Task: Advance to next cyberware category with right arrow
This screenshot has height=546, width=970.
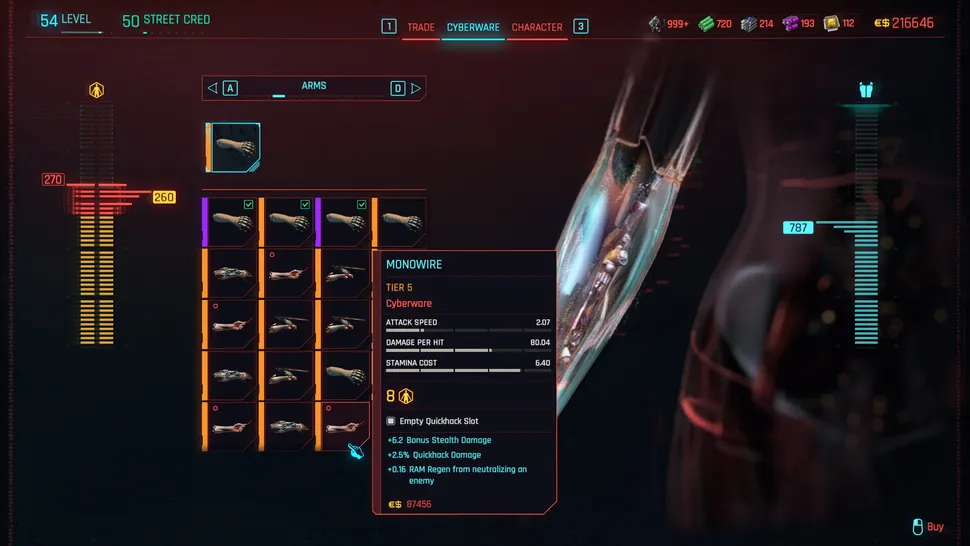Action: 416,88
